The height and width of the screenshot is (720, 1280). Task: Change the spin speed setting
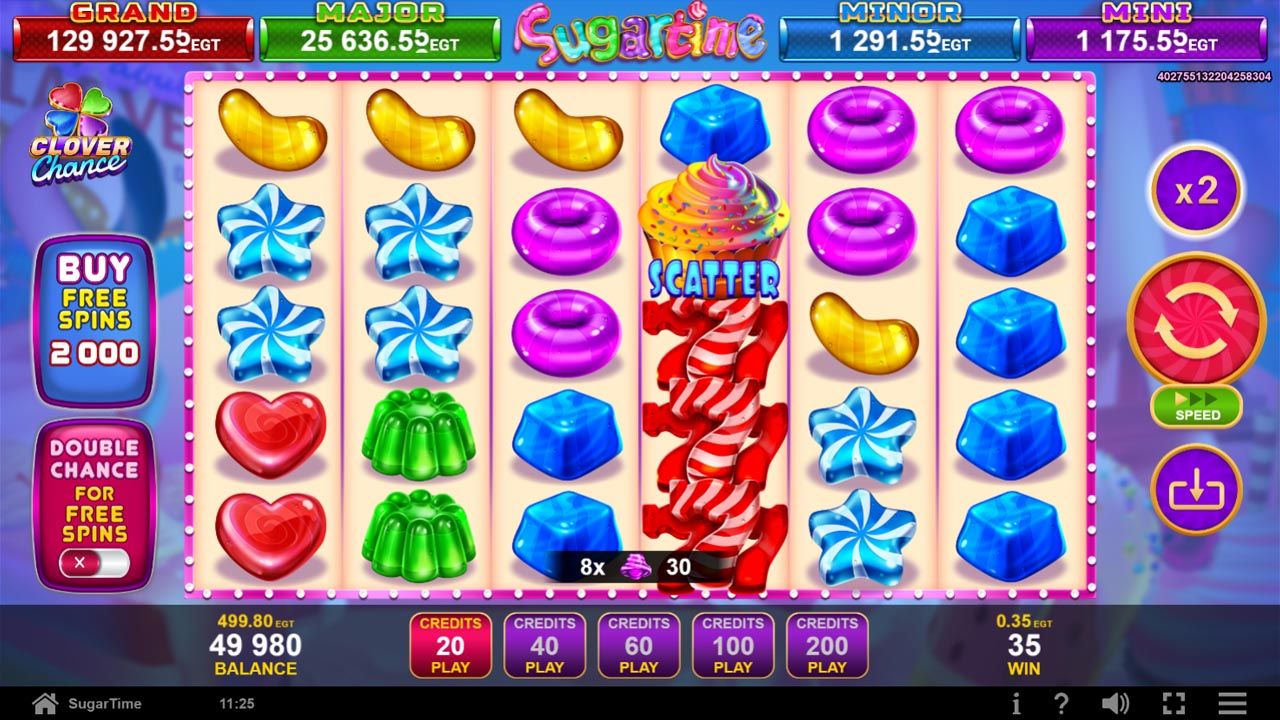[x=1196, y=407]
